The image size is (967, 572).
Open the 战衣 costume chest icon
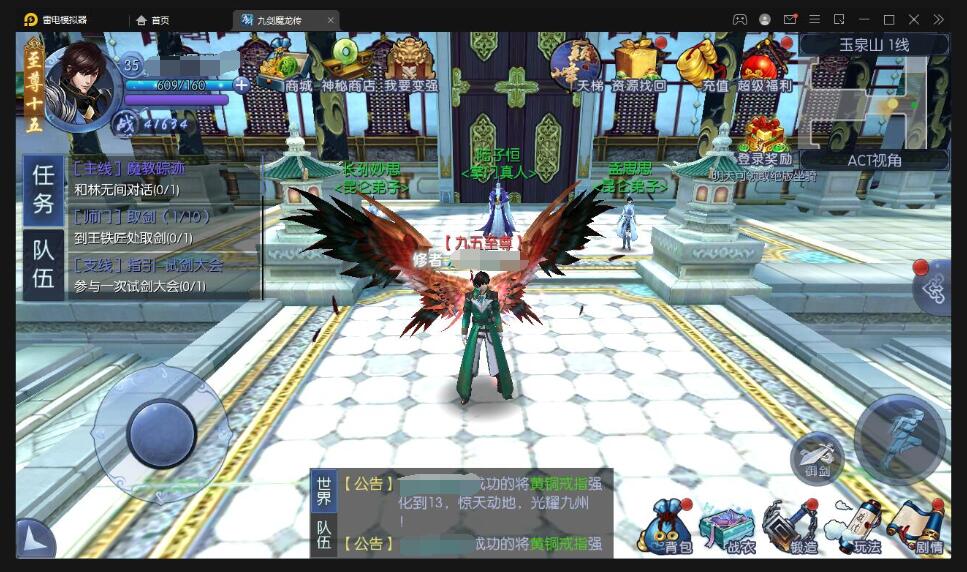(733, 527)
